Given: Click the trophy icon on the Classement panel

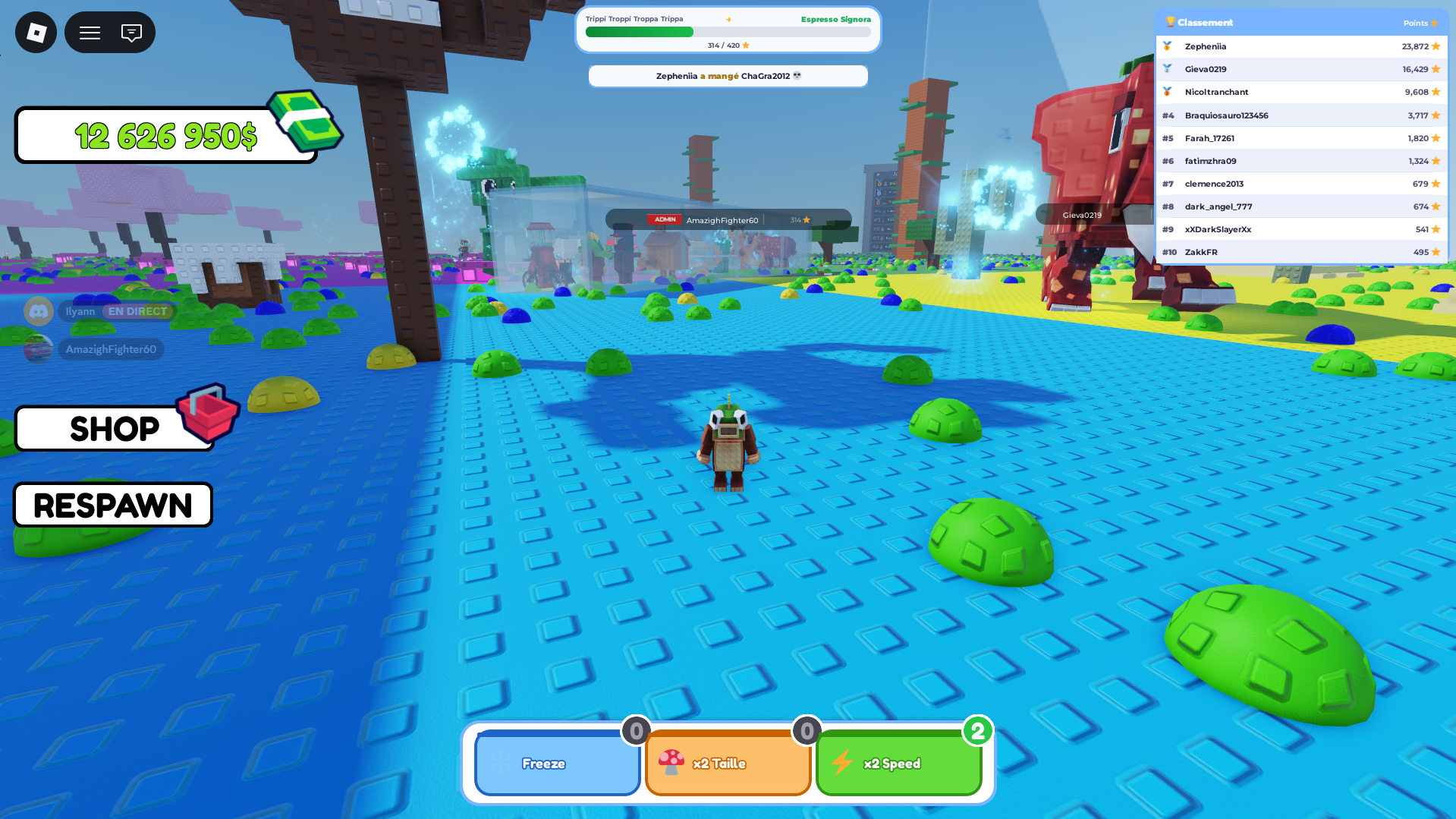Looking at the screenshot, I should click(x=1169, y=22).
